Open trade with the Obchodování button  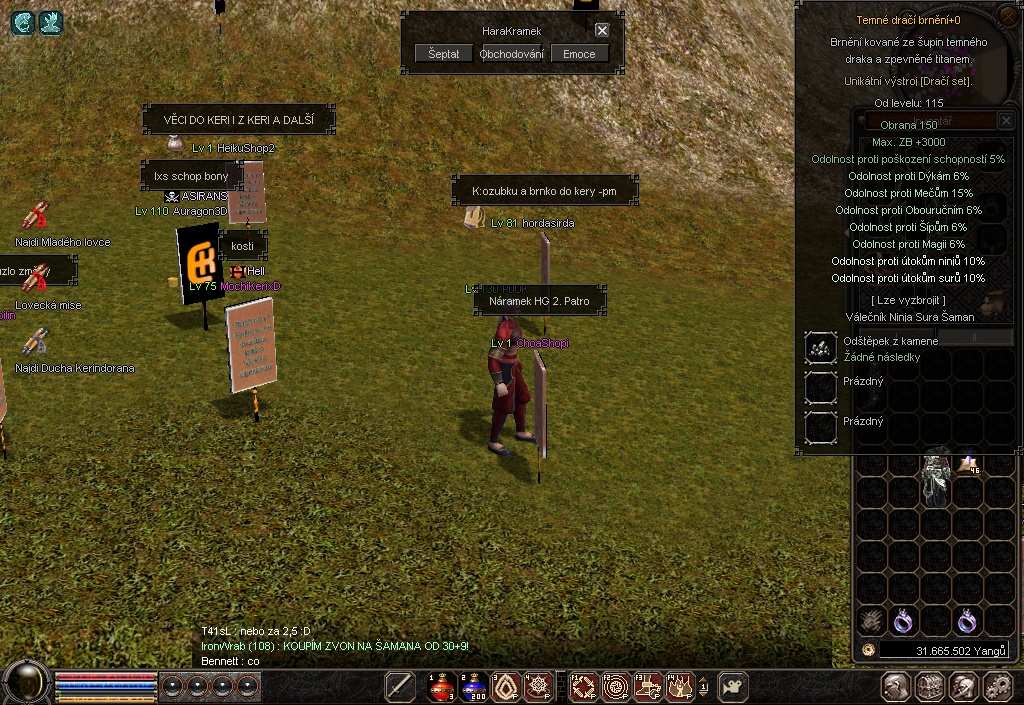[511, 54]
